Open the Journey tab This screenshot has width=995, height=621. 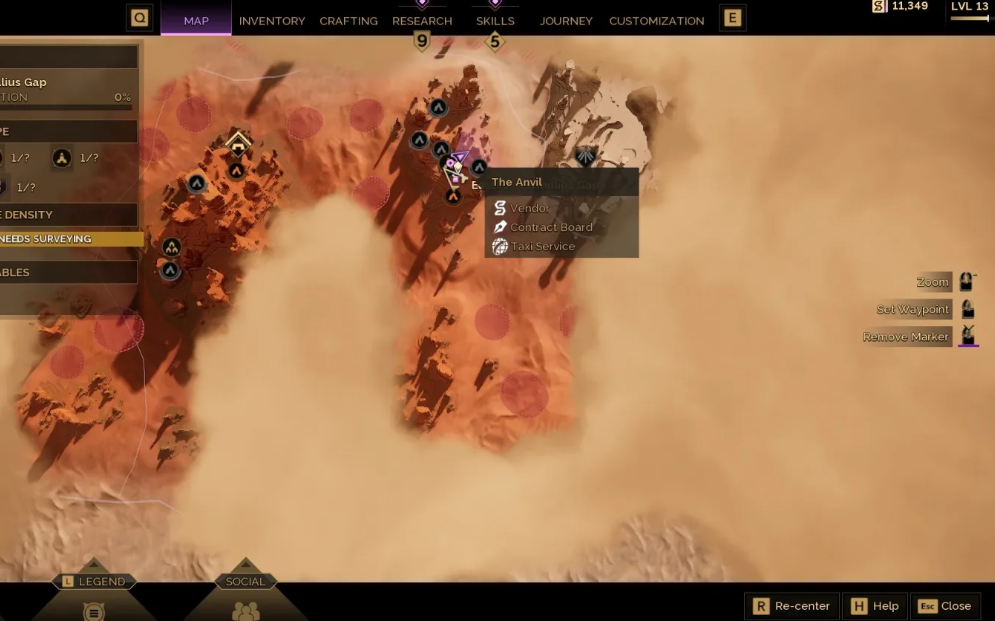[x=566, y=20]
